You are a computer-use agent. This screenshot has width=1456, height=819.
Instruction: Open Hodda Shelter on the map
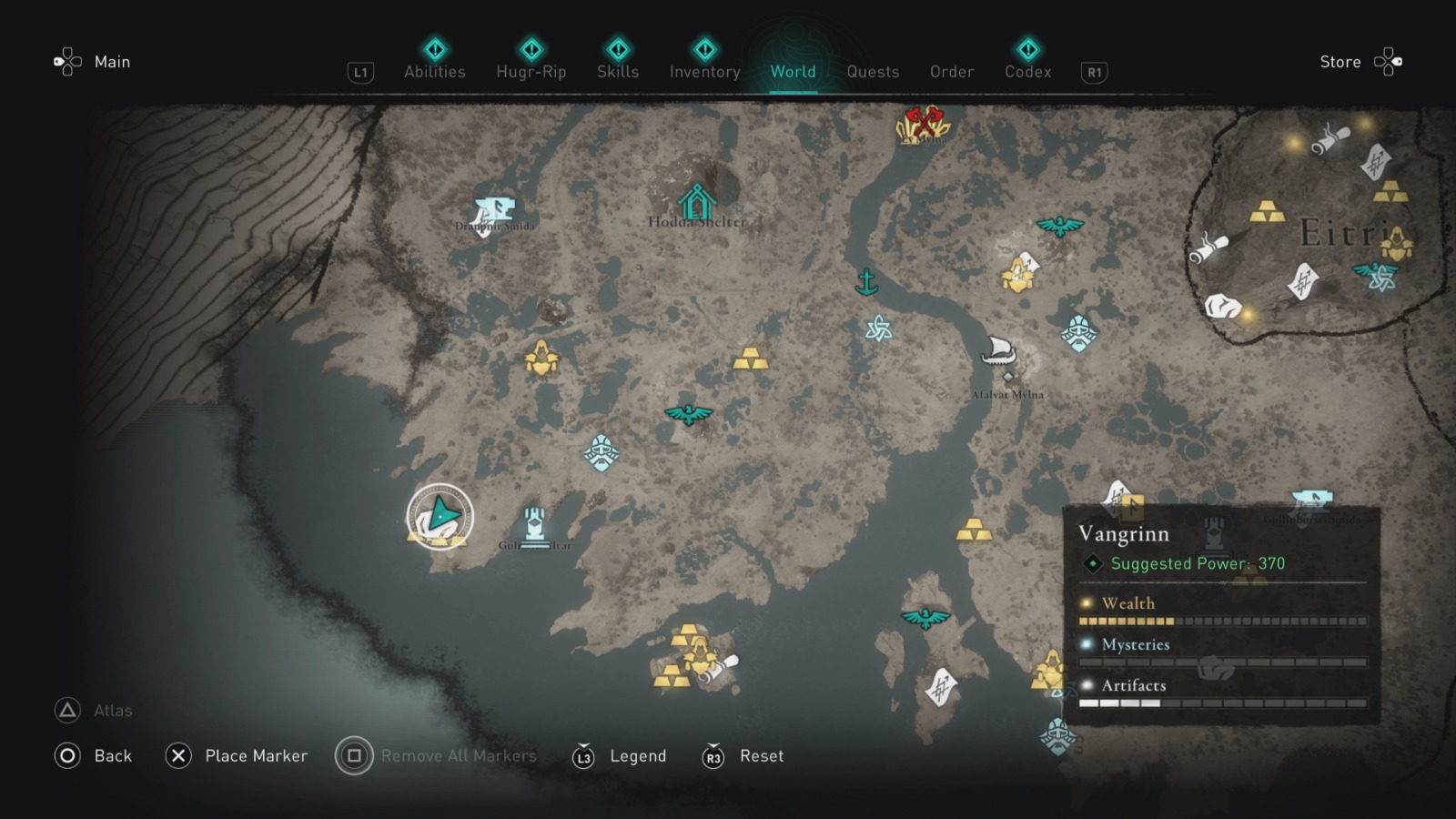point(697,198)
